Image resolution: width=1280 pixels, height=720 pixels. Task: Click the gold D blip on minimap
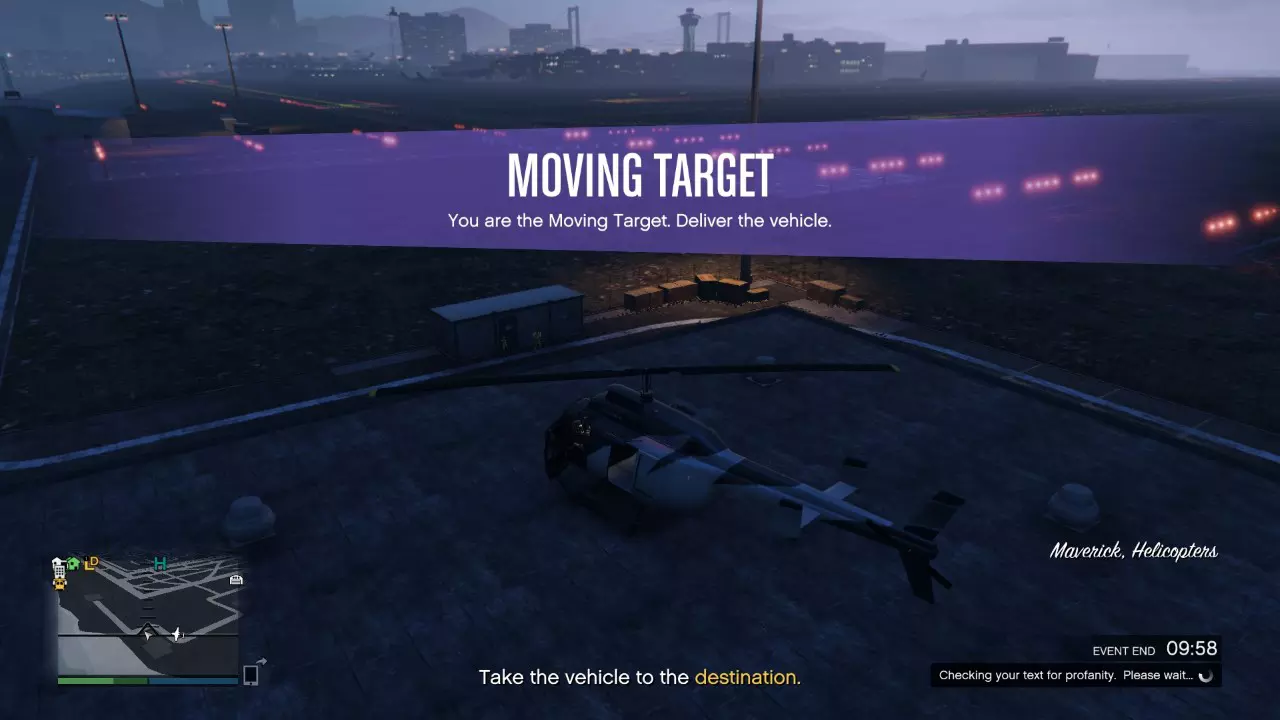[x=95, y=561]
